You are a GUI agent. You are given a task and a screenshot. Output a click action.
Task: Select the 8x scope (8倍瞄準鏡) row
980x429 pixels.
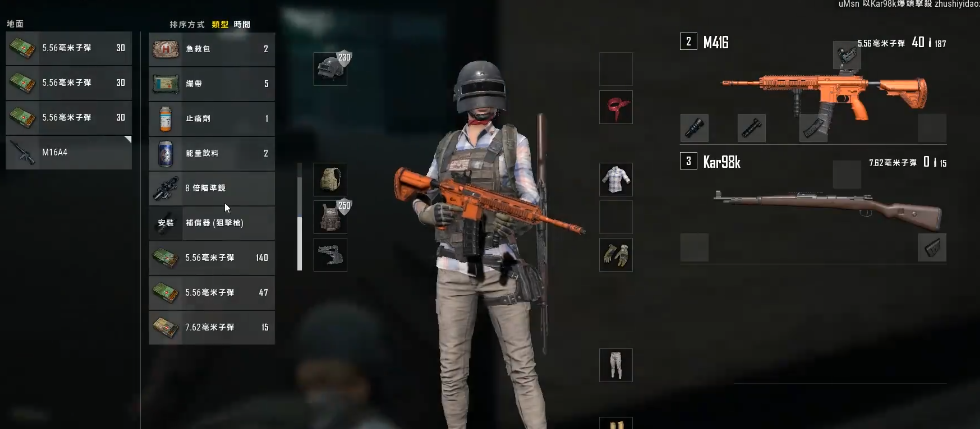pos(211,188)
